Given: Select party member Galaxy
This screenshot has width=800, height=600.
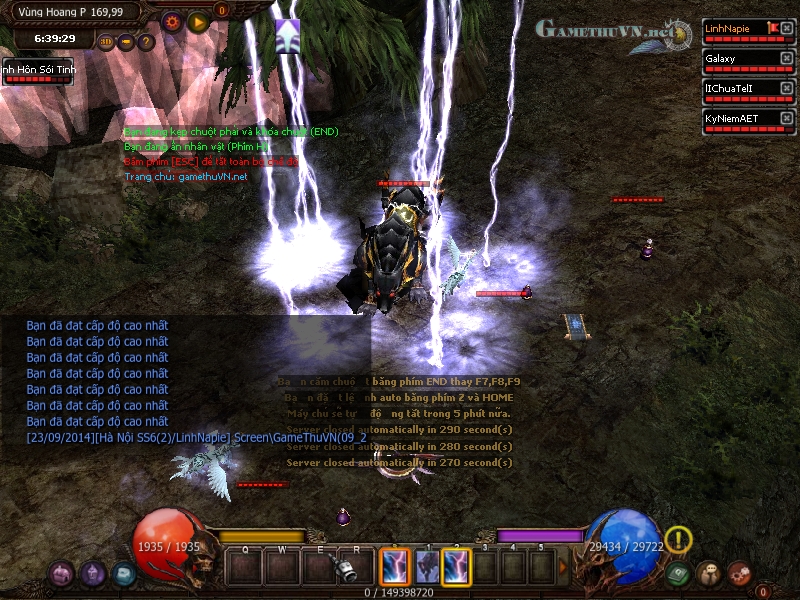Looking at the screenshot, I should pos(740,59).
